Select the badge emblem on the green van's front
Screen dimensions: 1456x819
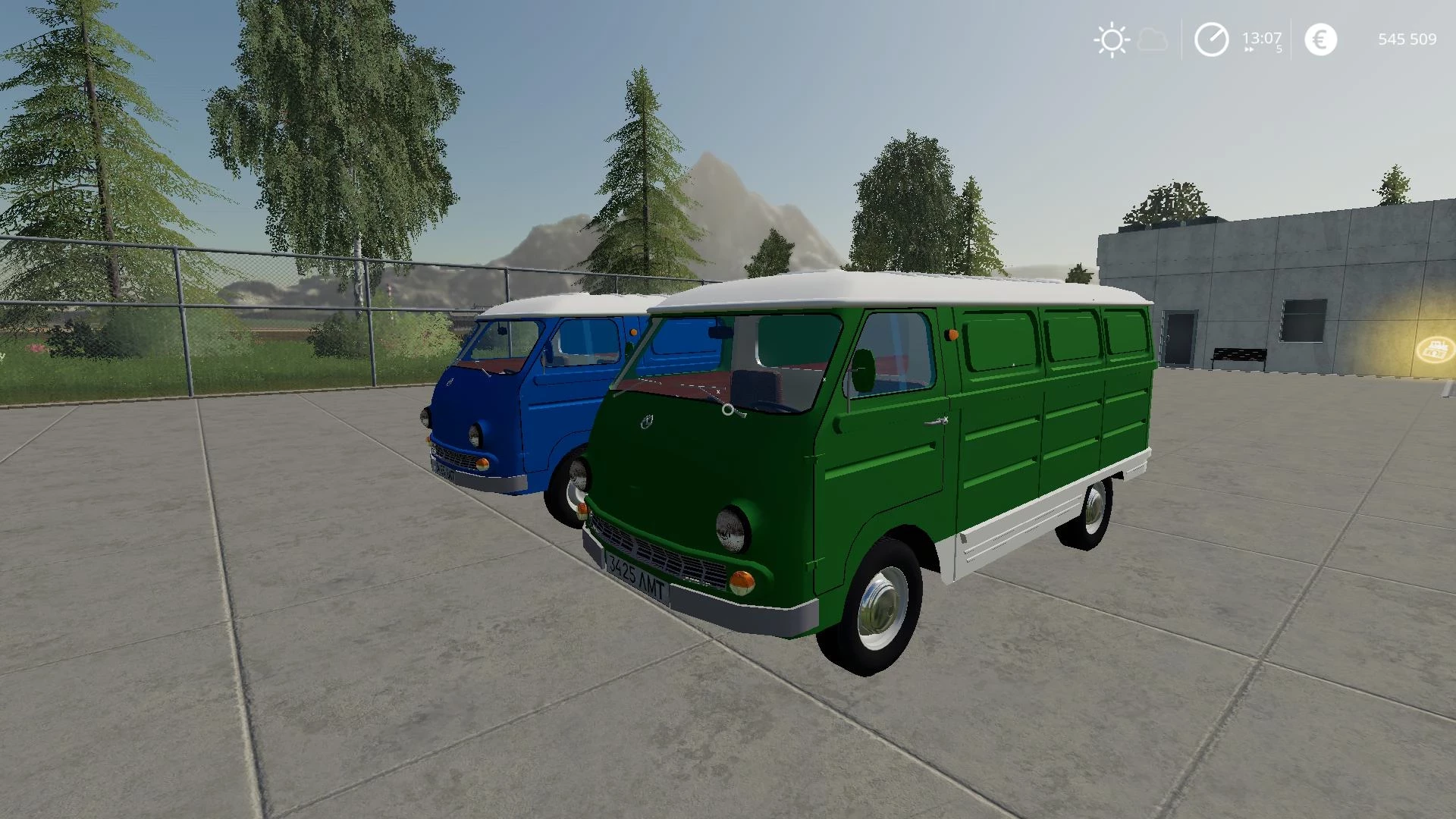pyautogui.click(x=647, y=423)
